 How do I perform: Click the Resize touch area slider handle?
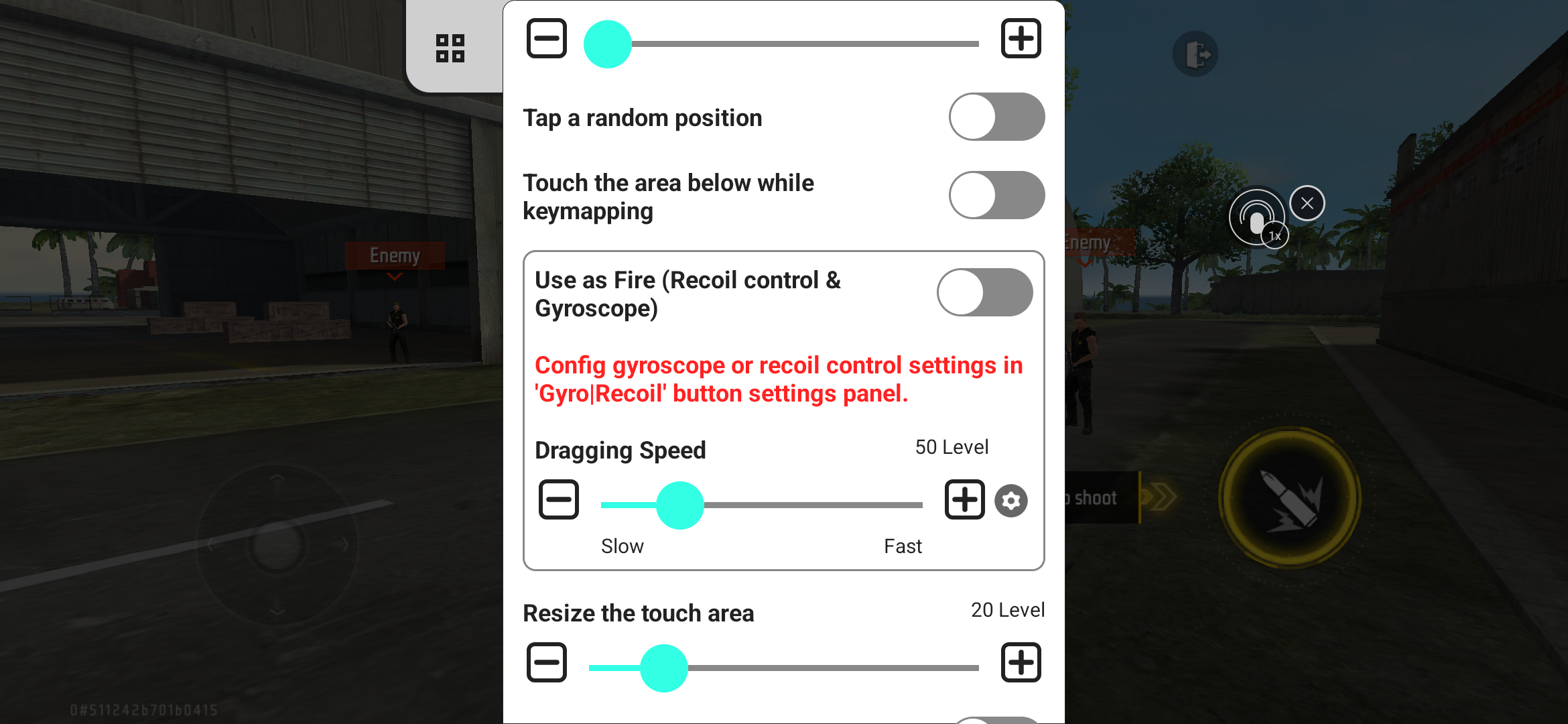(664, 667)
